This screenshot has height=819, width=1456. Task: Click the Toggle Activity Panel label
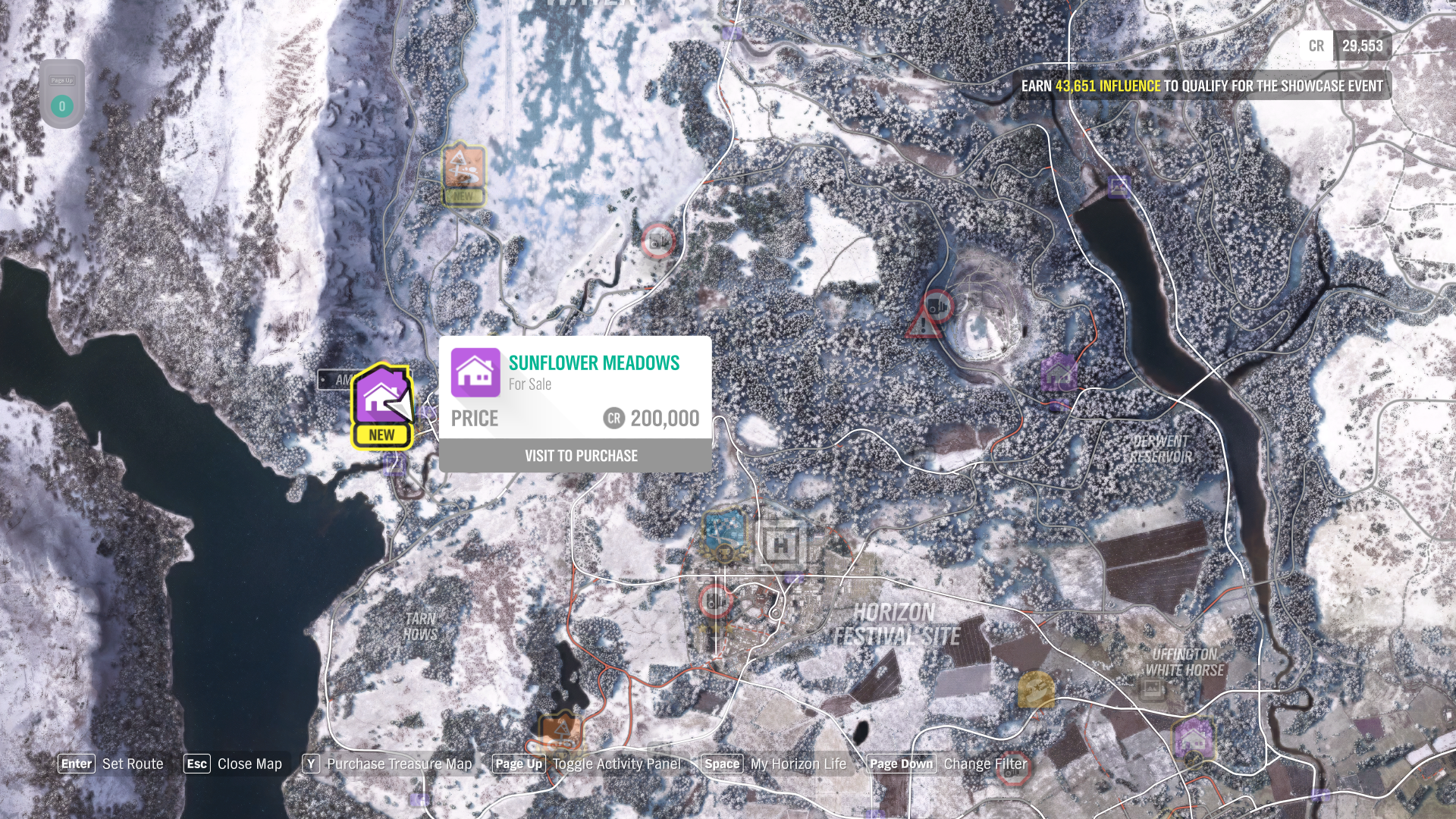coord(617,764)
